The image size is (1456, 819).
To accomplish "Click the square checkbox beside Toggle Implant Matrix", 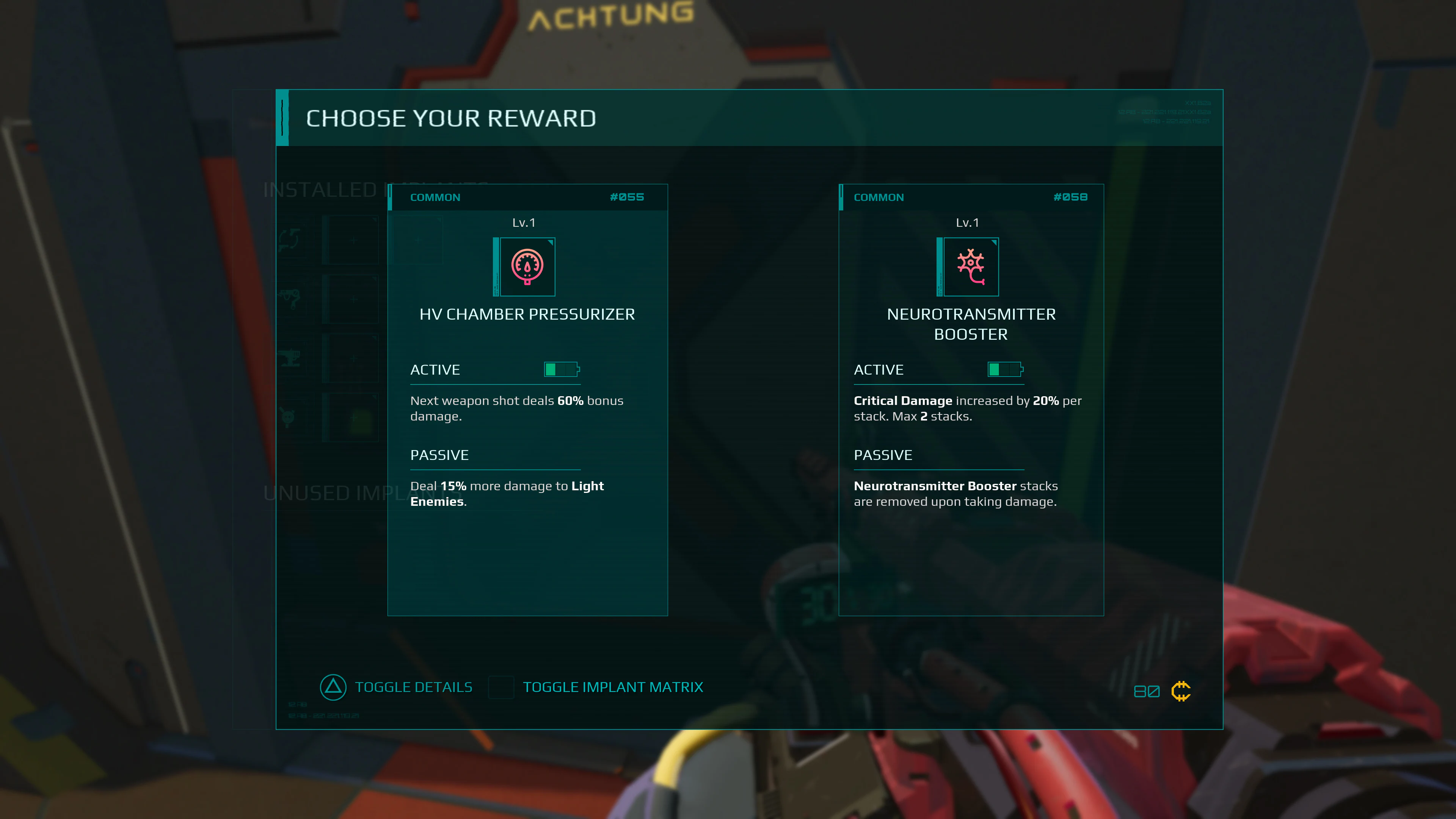I will pos(501,688).
